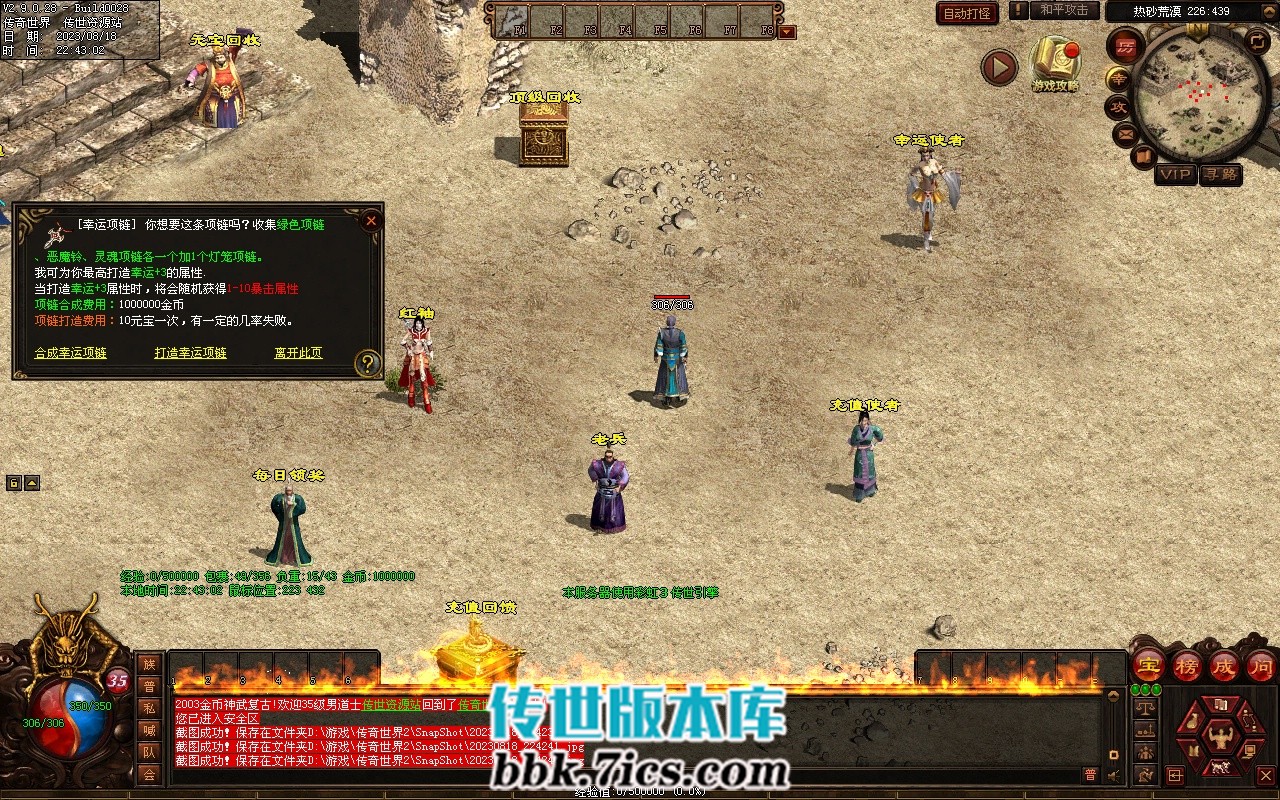
Task: Choose 合成幸运项链 dialog option
Action: [x=70, y=353]
